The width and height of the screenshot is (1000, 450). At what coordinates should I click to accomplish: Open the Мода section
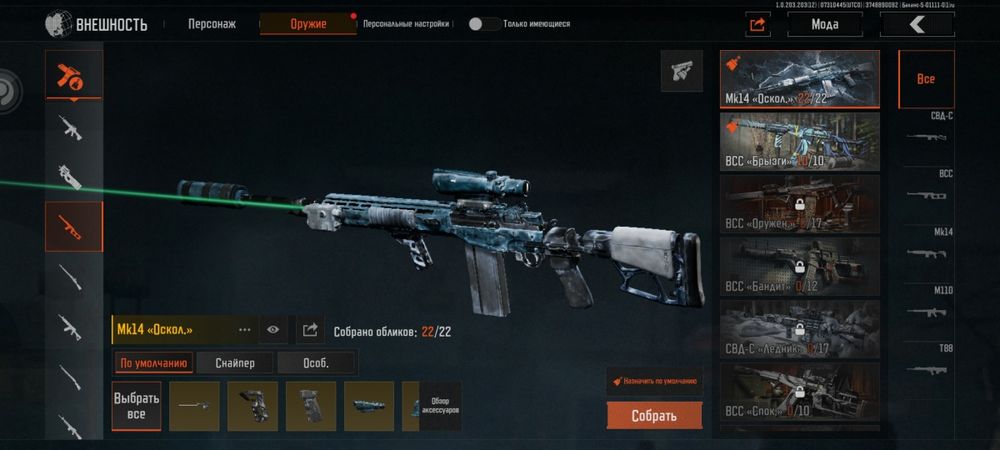[x=825, y=25]
